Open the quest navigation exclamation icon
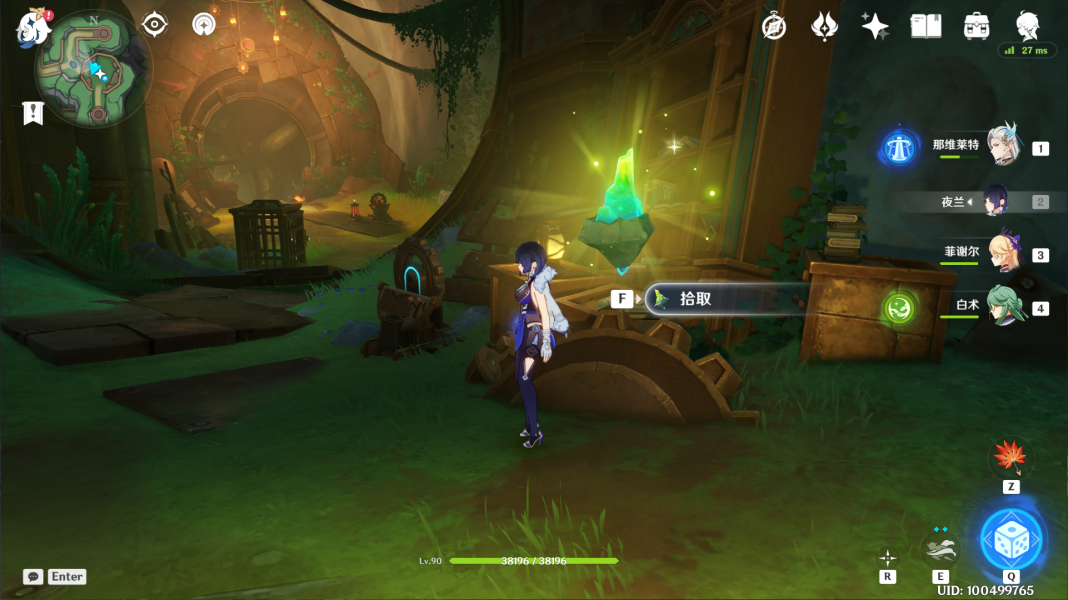This screenshot has width=1068, height=600. 33,113
